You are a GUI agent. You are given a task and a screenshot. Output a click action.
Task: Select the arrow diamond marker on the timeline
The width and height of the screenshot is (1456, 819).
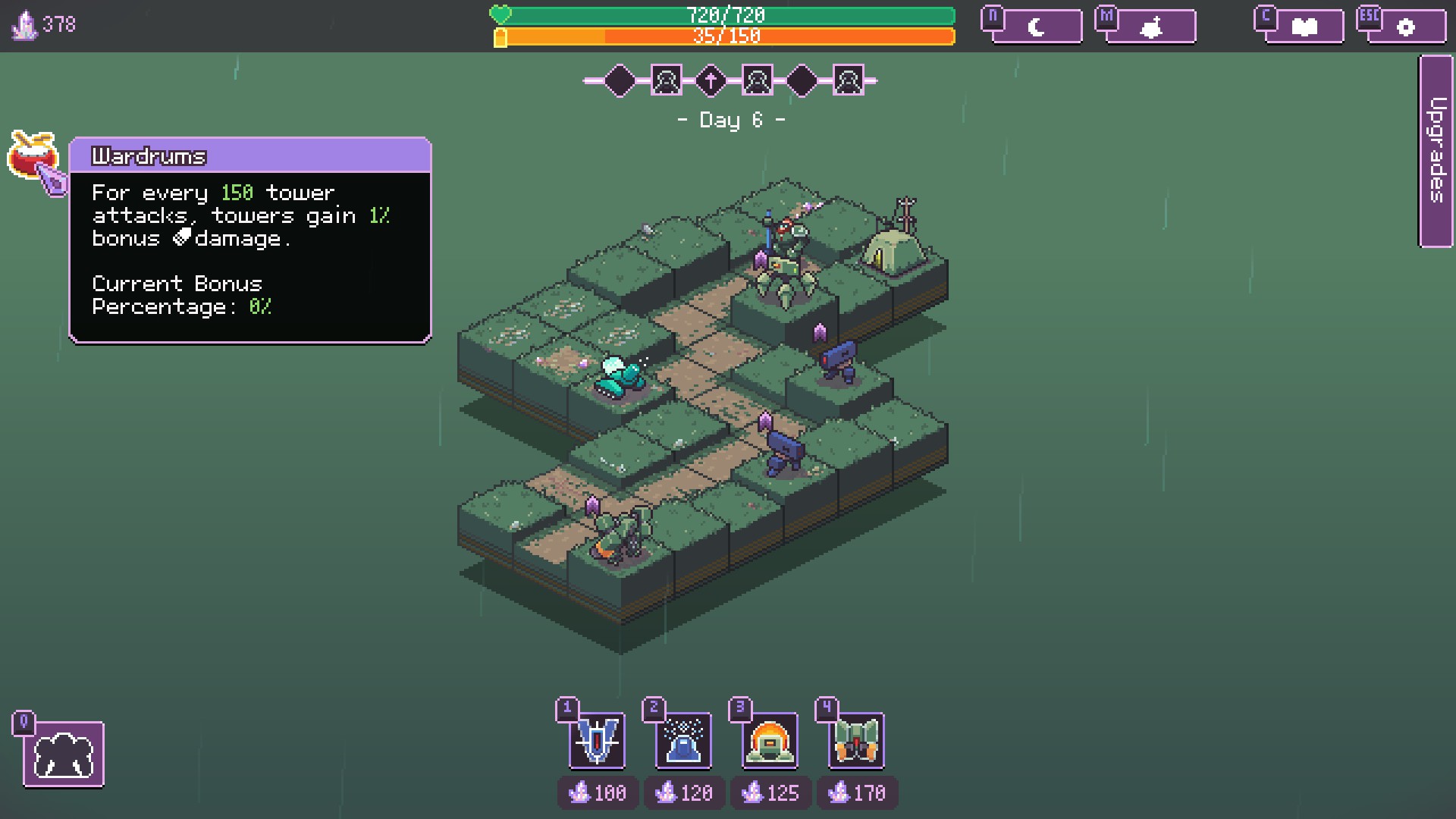[x=711, y=80]
